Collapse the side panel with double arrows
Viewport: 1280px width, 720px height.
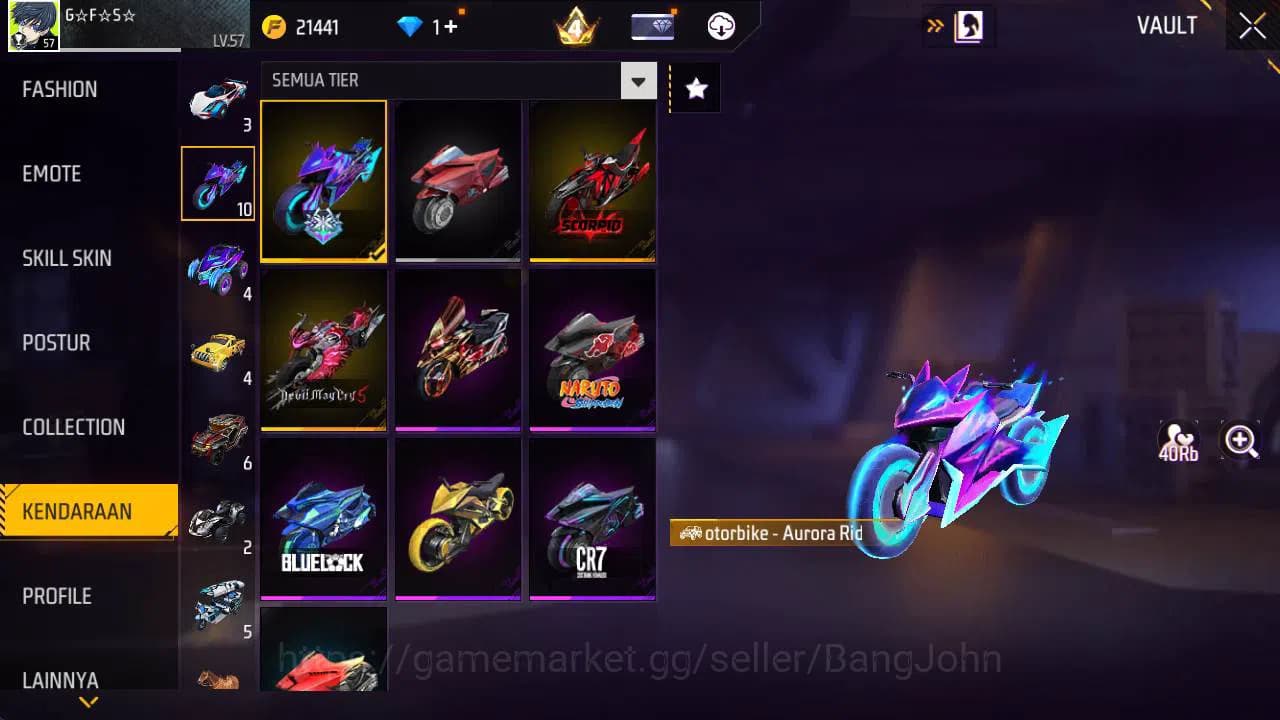(934, 24)
